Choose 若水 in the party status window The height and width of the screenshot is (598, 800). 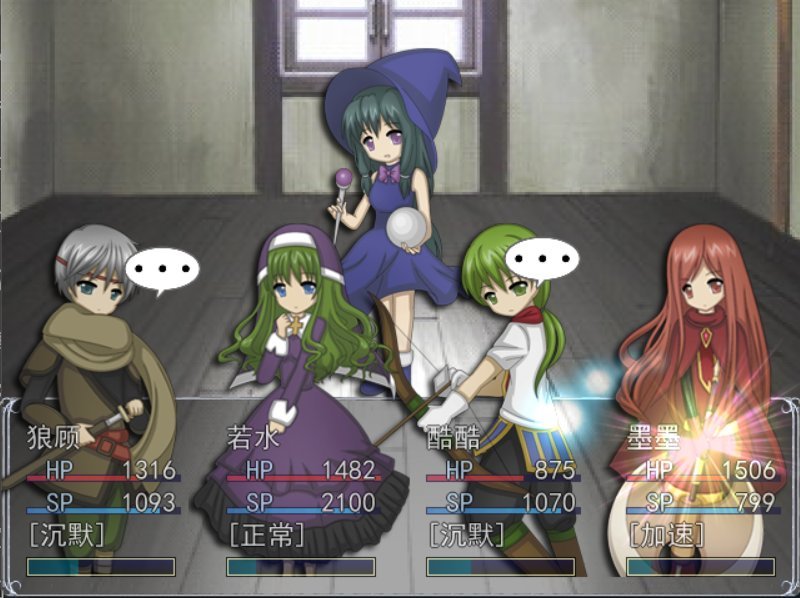tap(301, 500)
